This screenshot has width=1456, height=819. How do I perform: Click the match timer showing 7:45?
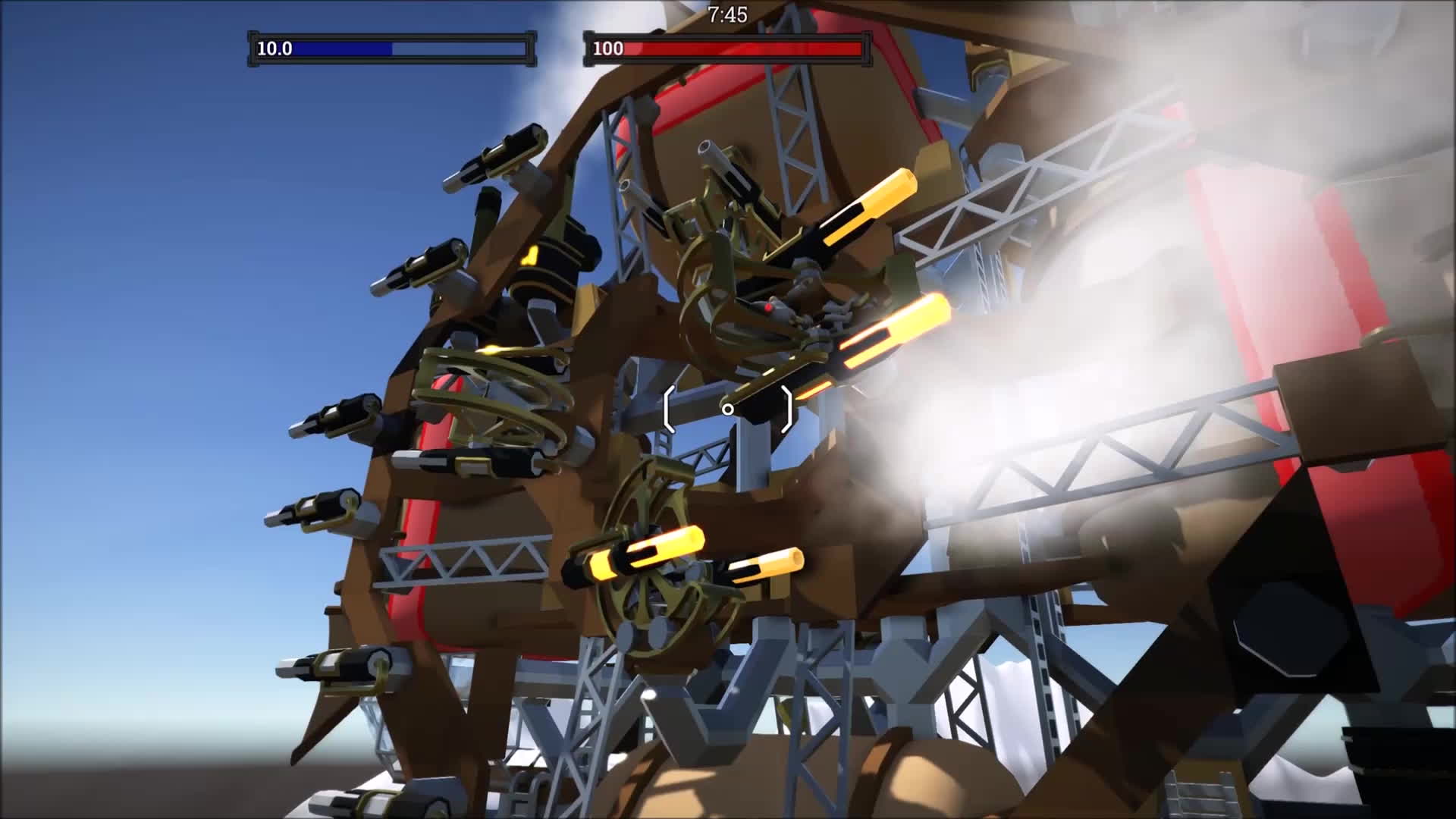[x=726, y=14]
